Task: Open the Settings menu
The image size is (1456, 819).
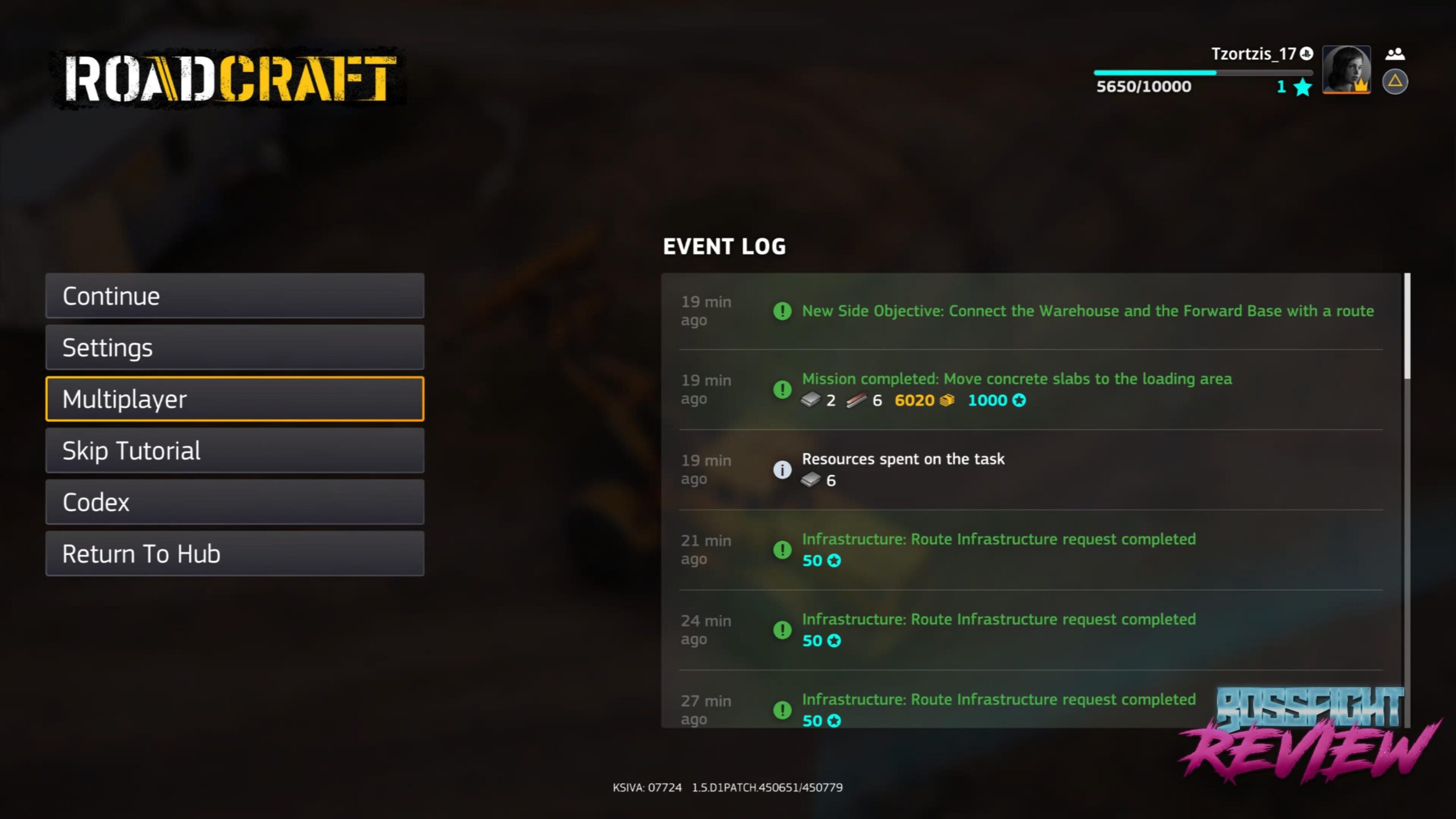Action: 235,348
